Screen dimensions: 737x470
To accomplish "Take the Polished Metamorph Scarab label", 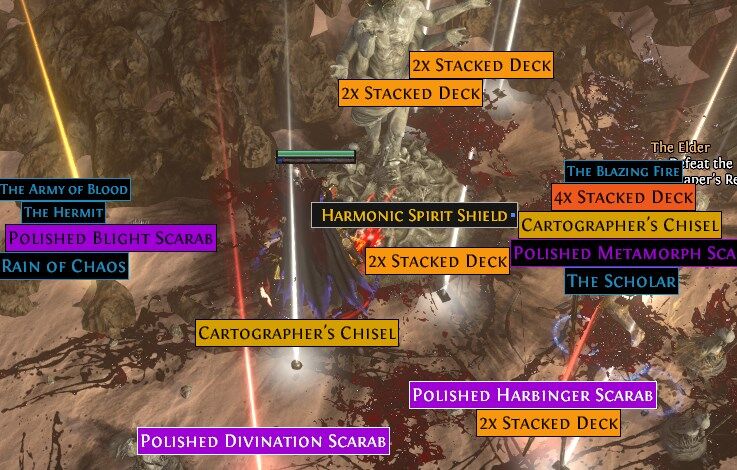I will pyautogui.click(x=624, y=253).
